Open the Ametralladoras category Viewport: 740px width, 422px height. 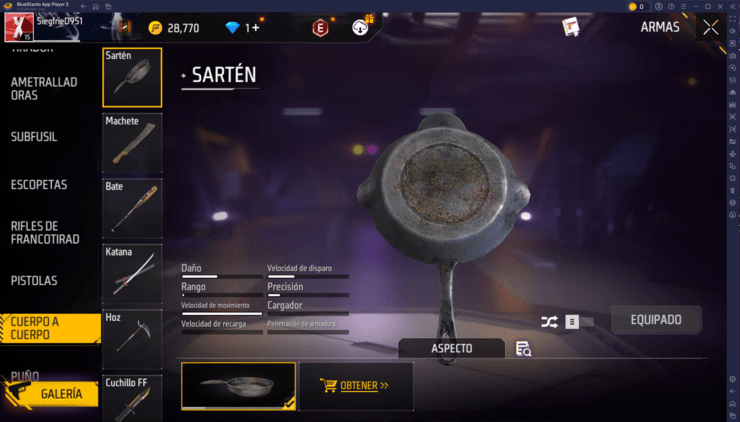click(x=45, y=88)
